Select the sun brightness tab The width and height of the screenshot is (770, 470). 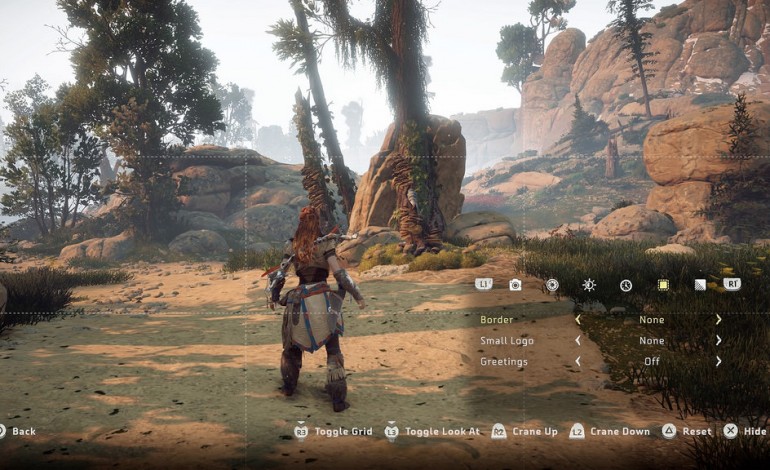click(x=589, y=285)
